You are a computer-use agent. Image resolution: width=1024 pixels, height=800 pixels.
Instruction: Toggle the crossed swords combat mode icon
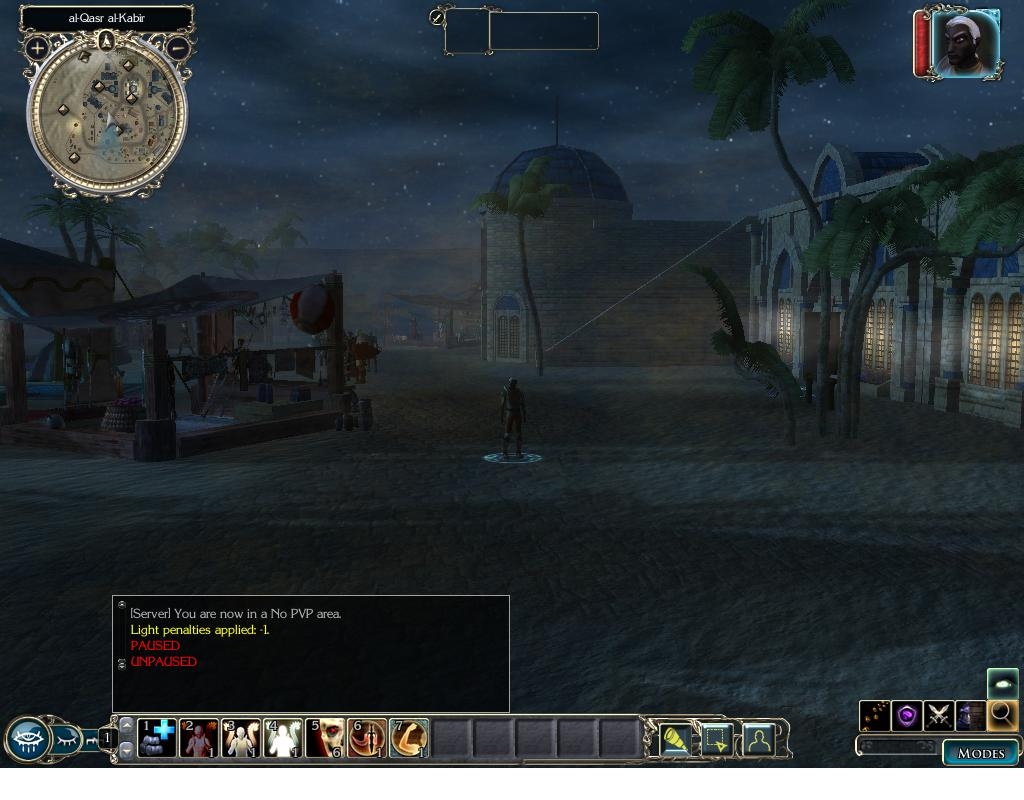click(x=939, y=715)
